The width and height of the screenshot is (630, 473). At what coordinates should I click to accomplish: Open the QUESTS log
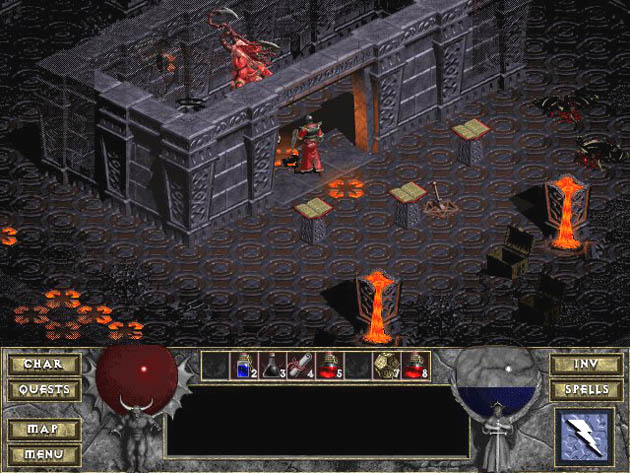point(45,389)
